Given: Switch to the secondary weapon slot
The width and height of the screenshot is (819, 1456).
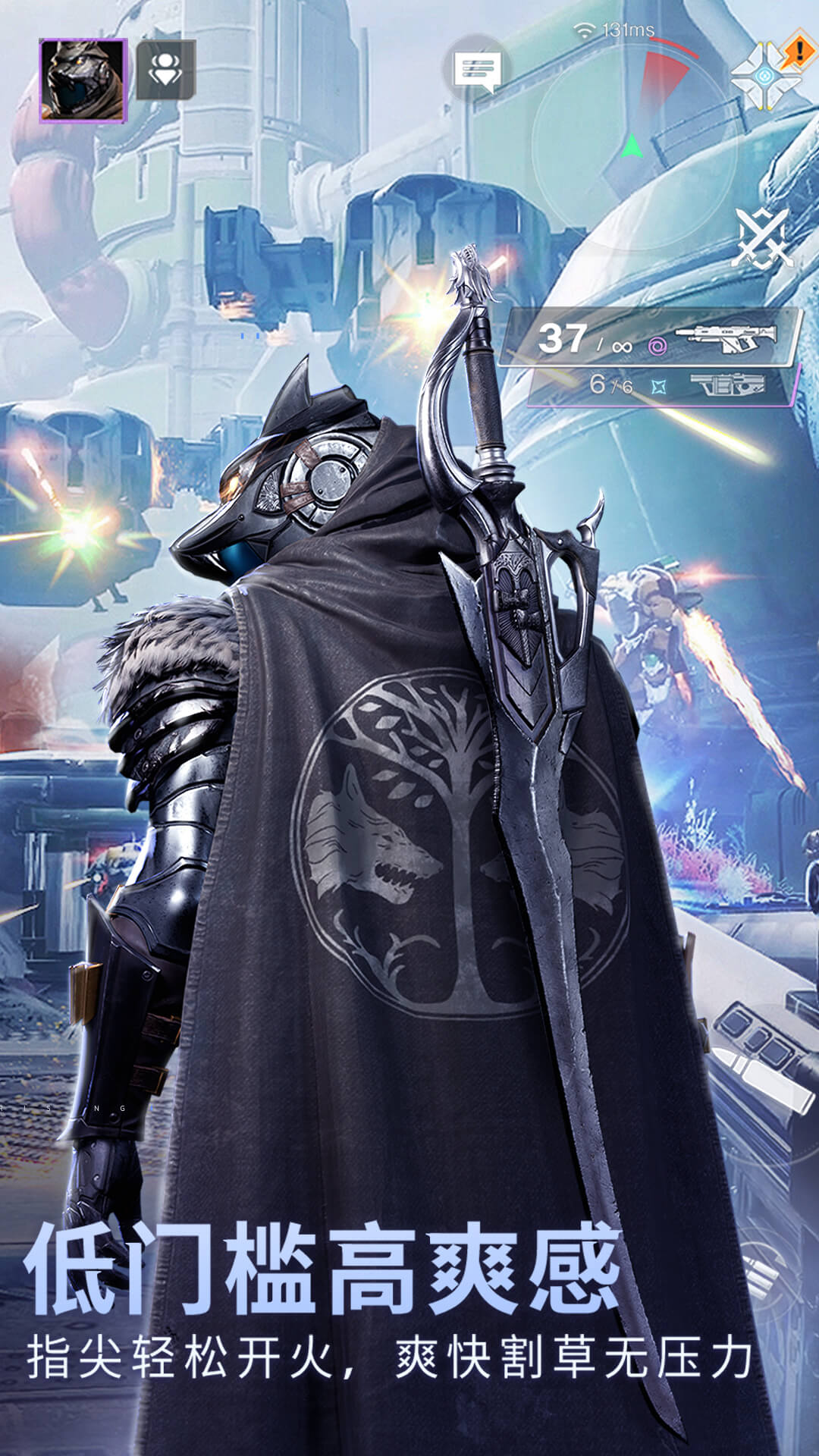Looking at the screenshot, I should click(x=667, y=385).
